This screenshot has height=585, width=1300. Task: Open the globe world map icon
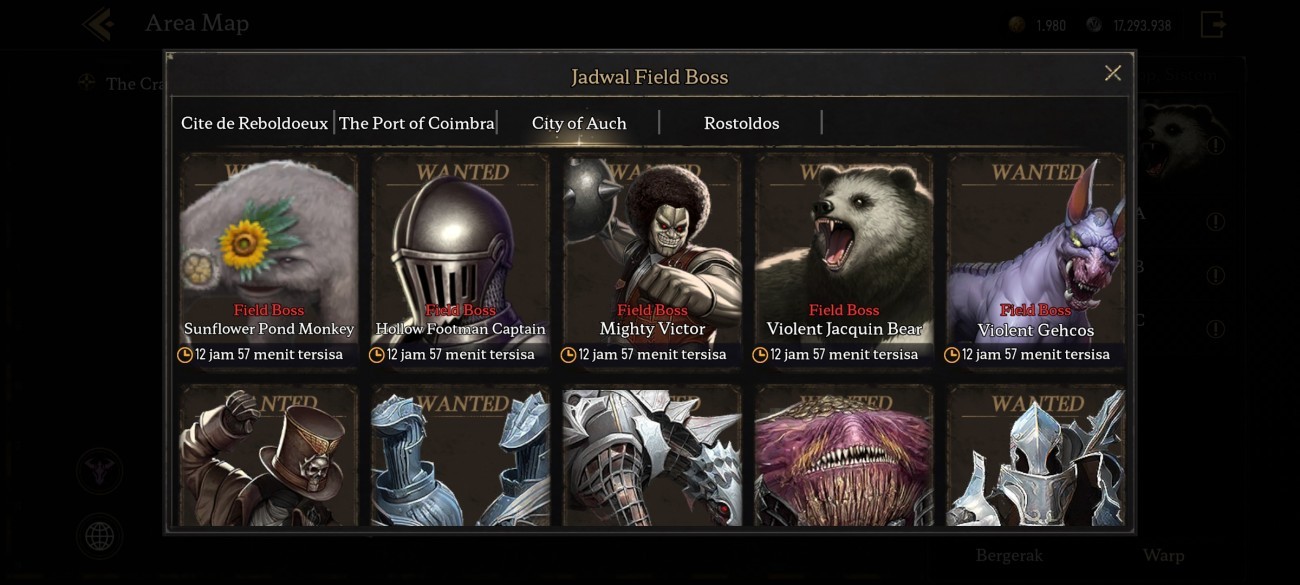click(x=99, y=537)
